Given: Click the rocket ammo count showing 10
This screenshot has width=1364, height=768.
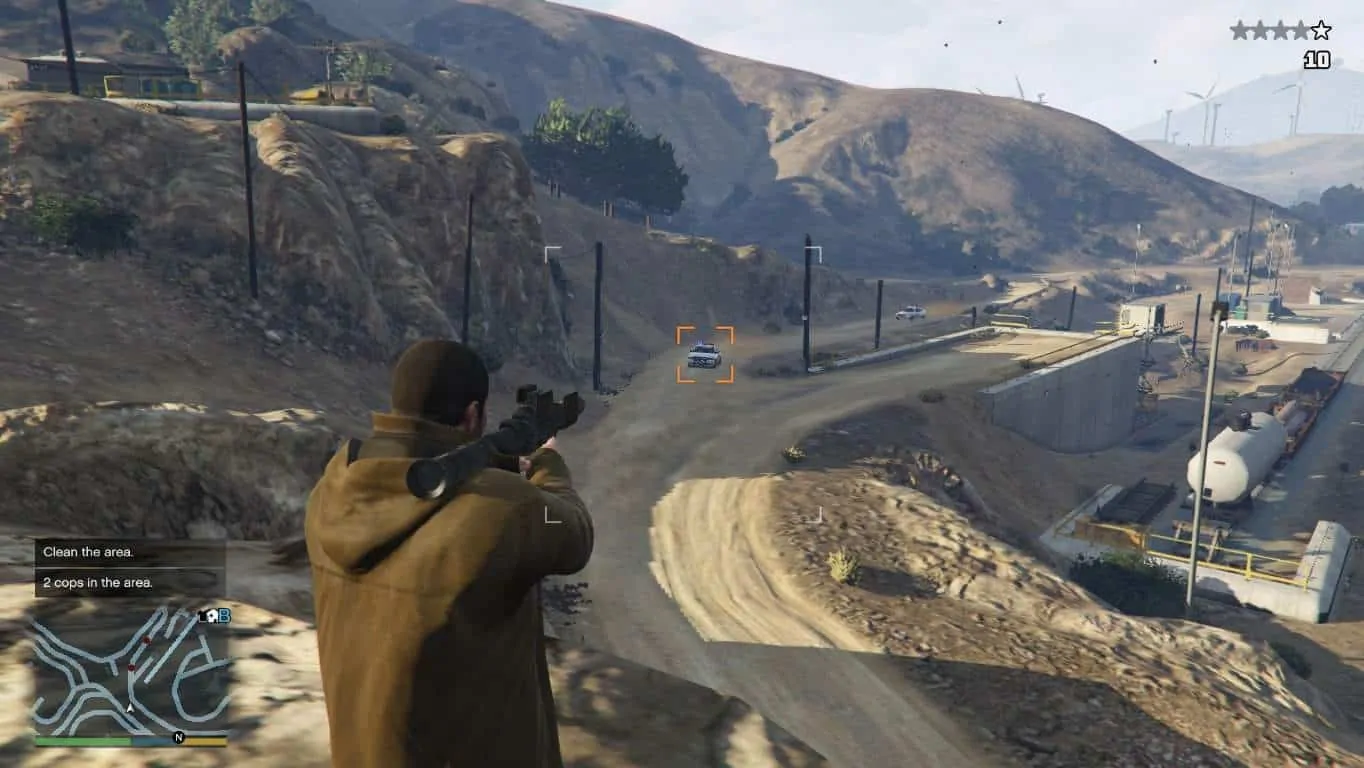Looking at the screenshot, I should [1318, 58].
